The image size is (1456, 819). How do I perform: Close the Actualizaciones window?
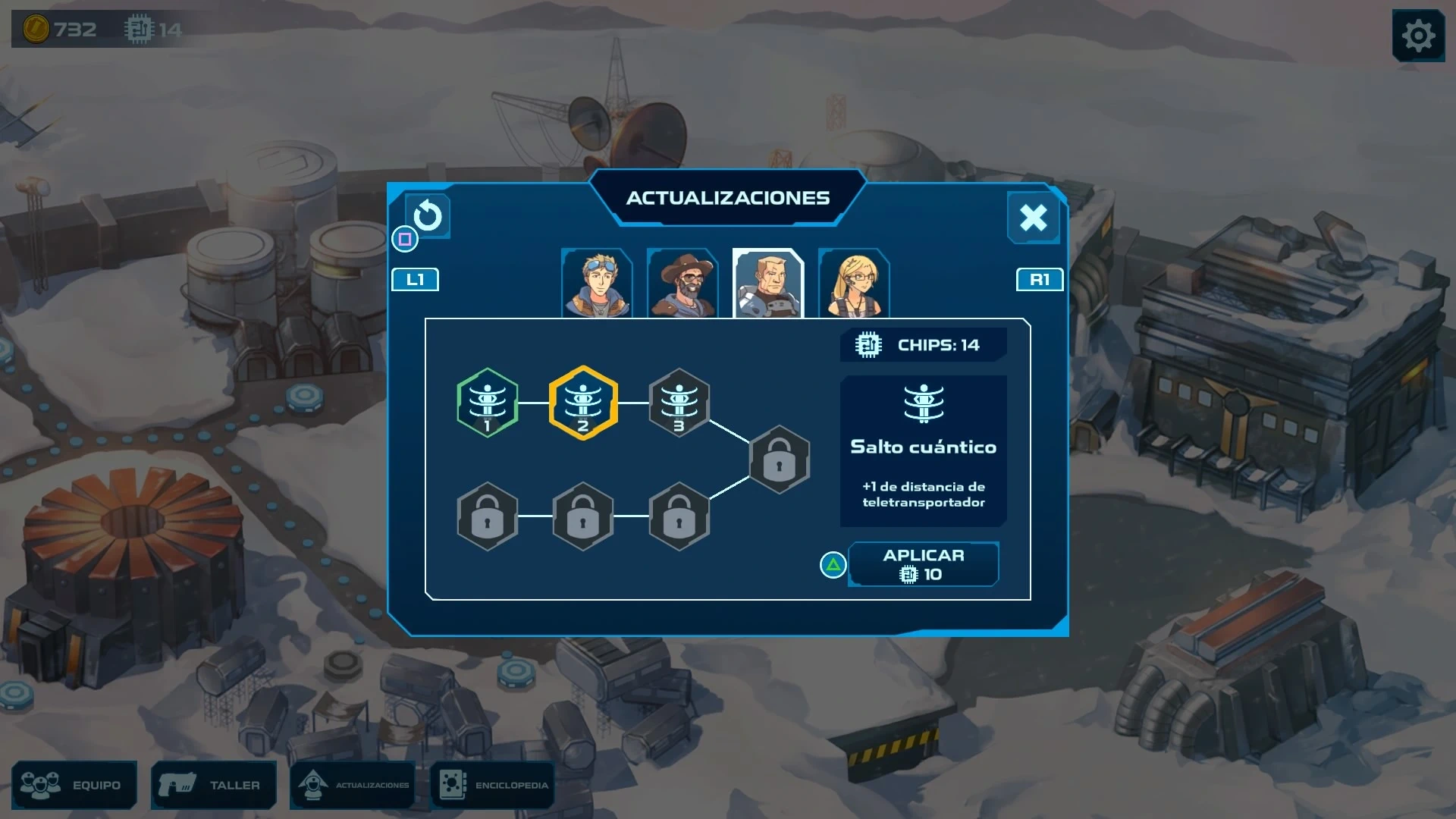[1033, 218]
